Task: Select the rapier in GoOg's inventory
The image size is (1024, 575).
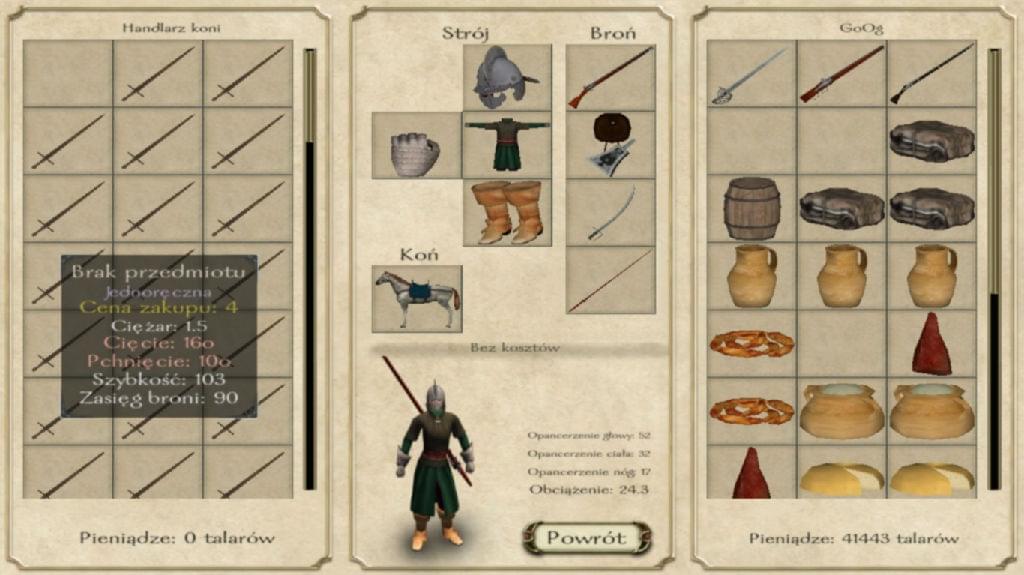Action: (751, 76)
